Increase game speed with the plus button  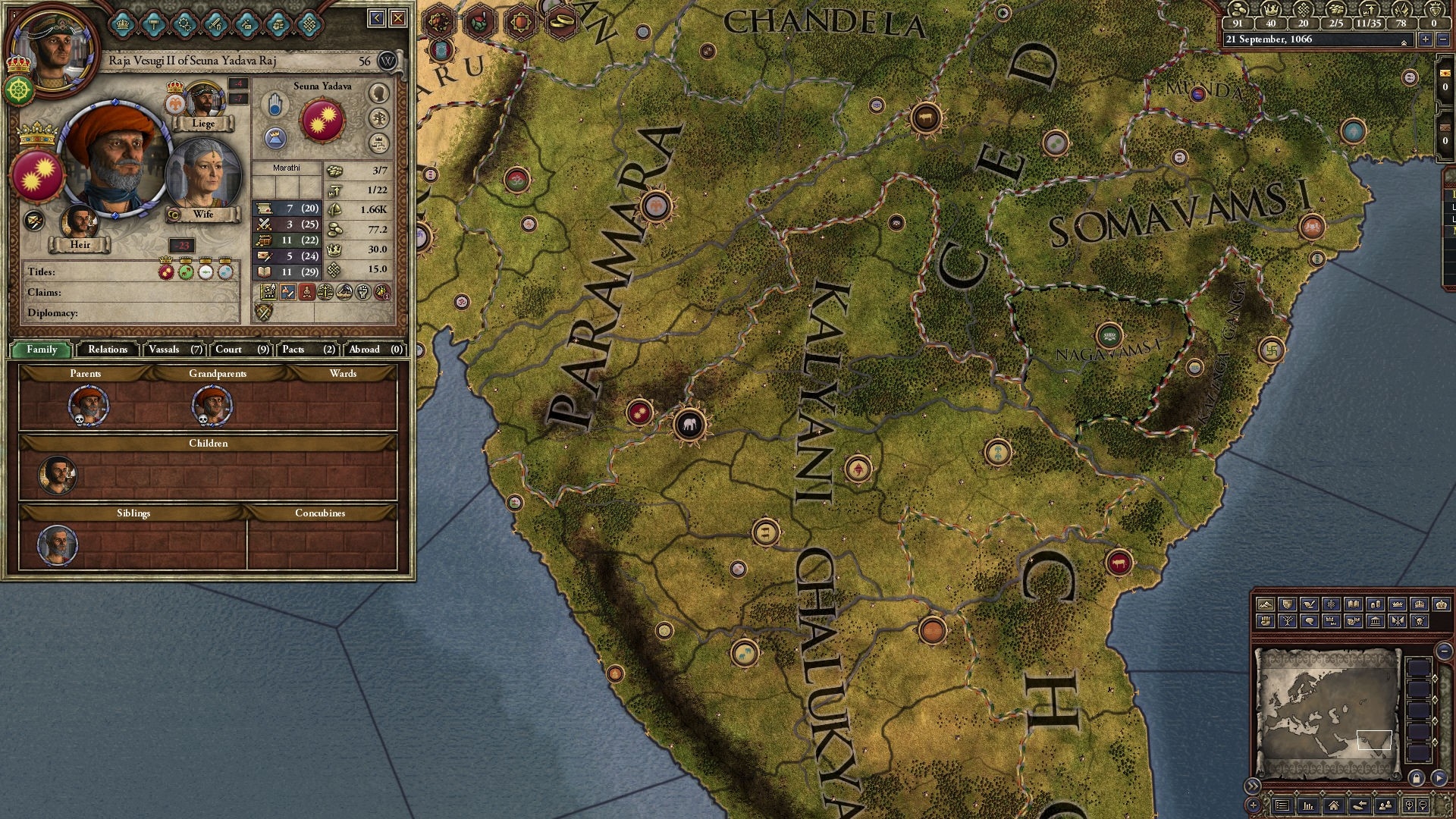pyautogui.click(x=1425, y=39)
